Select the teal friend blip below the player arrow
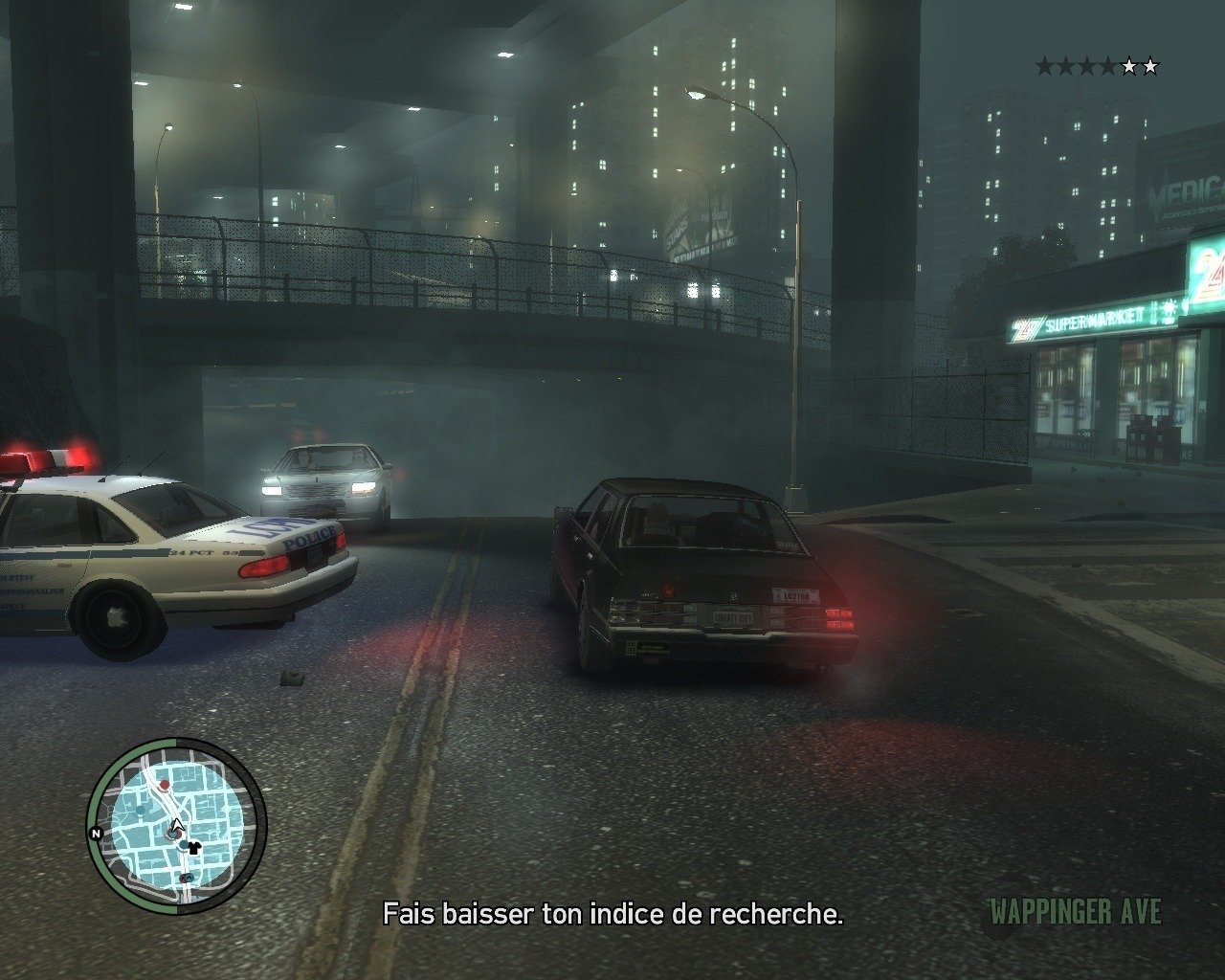Screen dimensions: 1225x980 click(183, 844)
